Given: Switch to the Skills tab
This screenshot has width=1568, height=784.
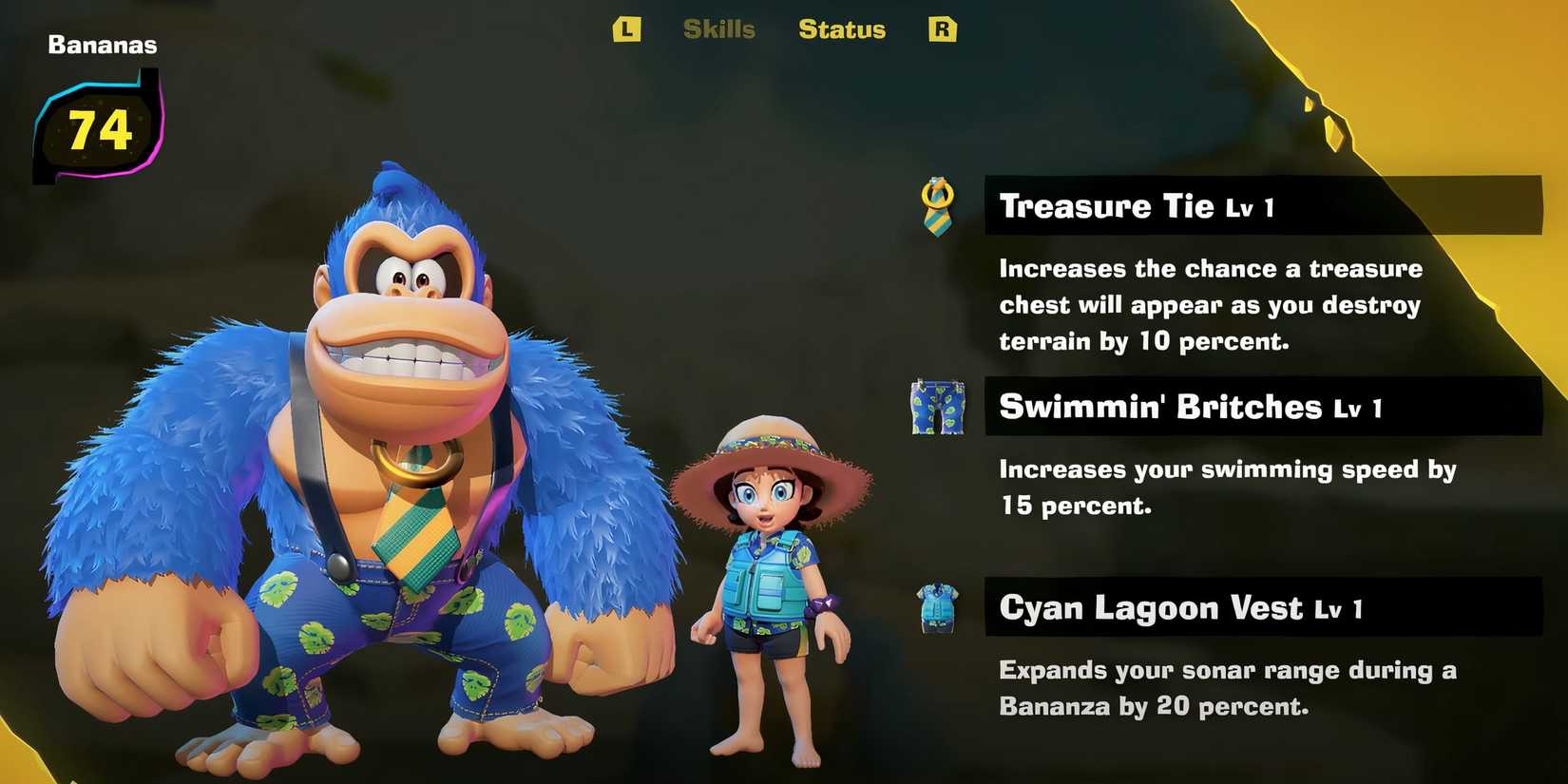Looking at the screenshot, I should [x=719, y=29].
